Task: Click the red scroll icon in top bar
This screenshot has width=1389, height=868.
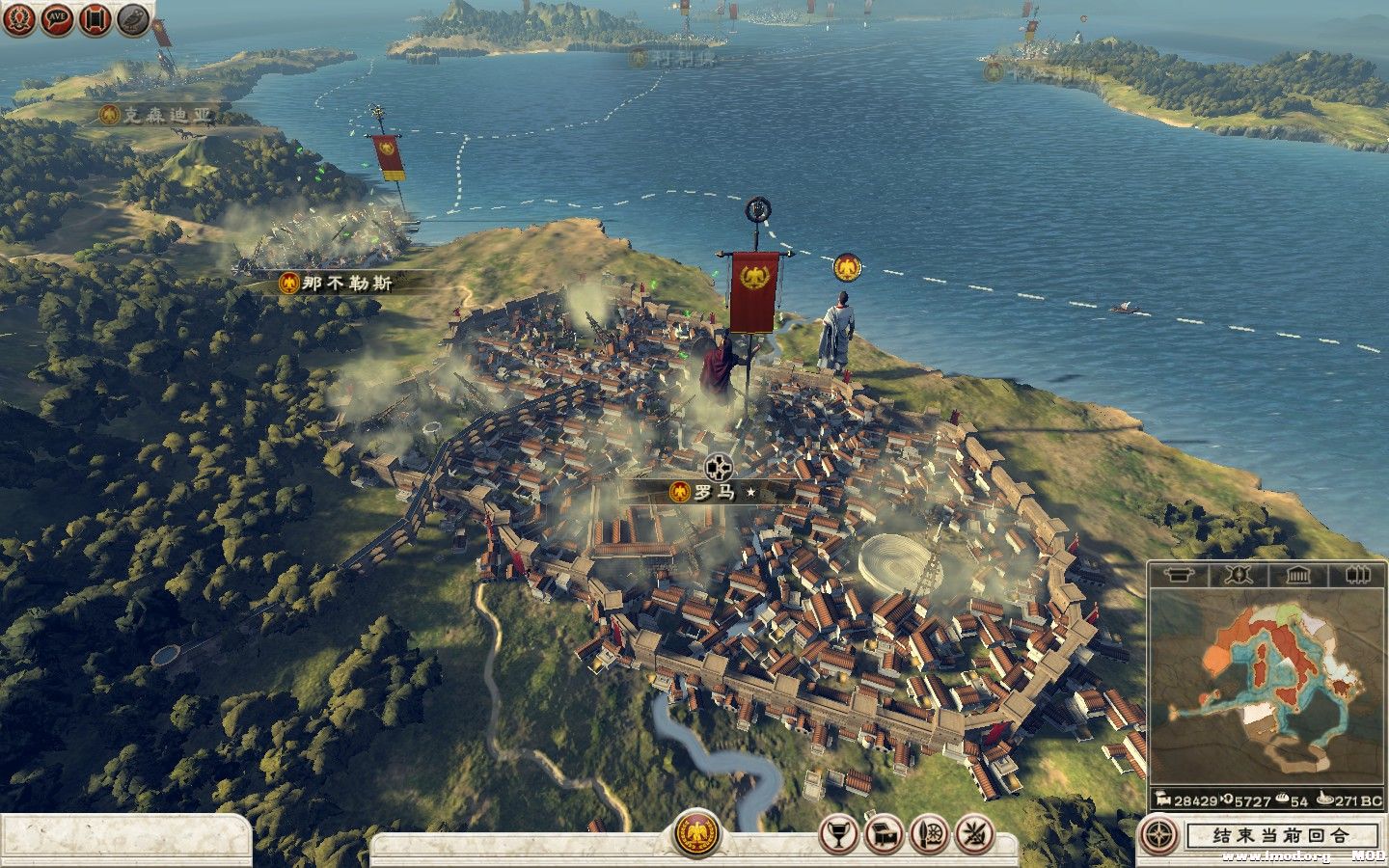Action: coord(95,19)
